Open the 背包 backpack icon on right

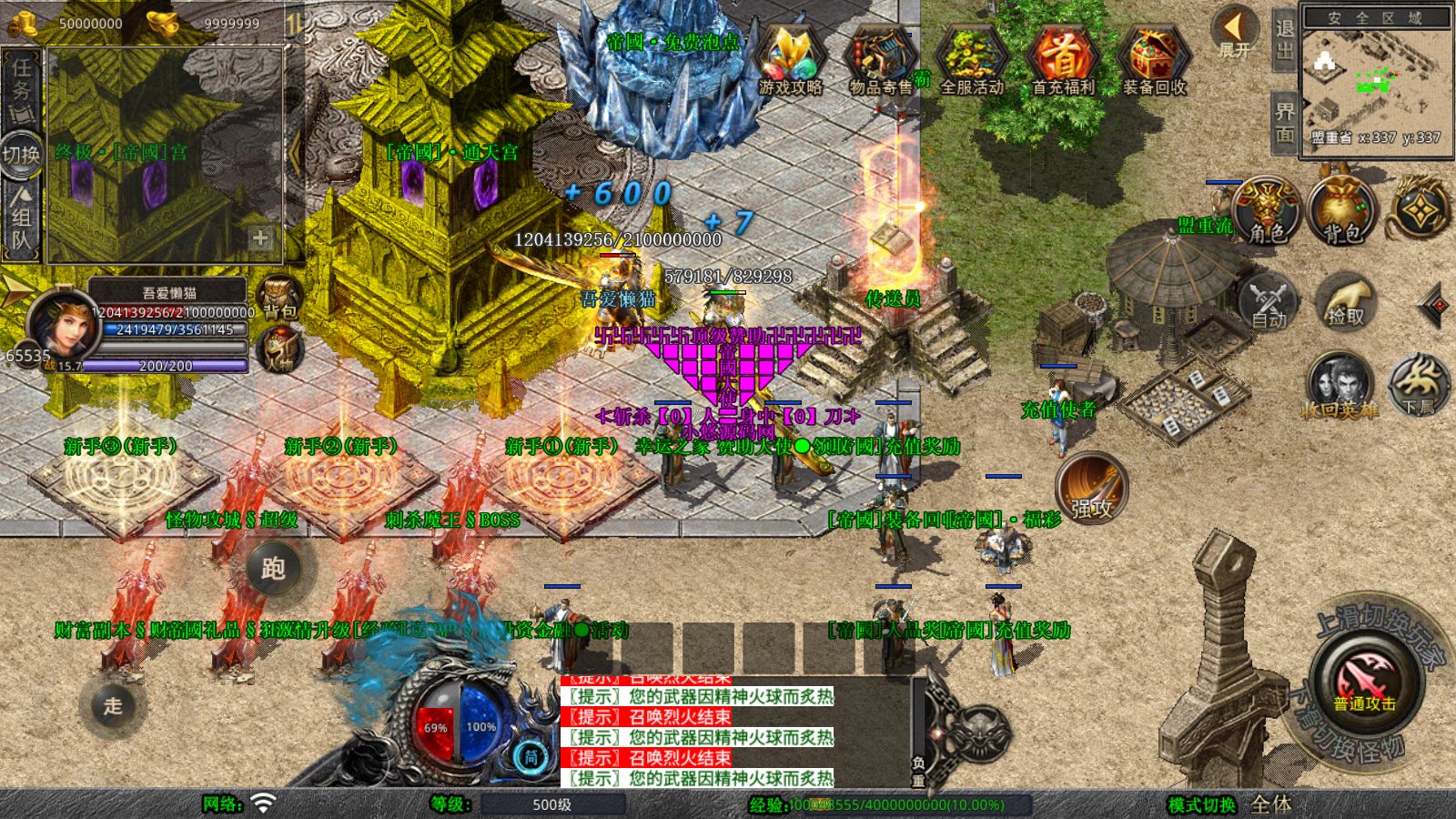(1338, 209)
